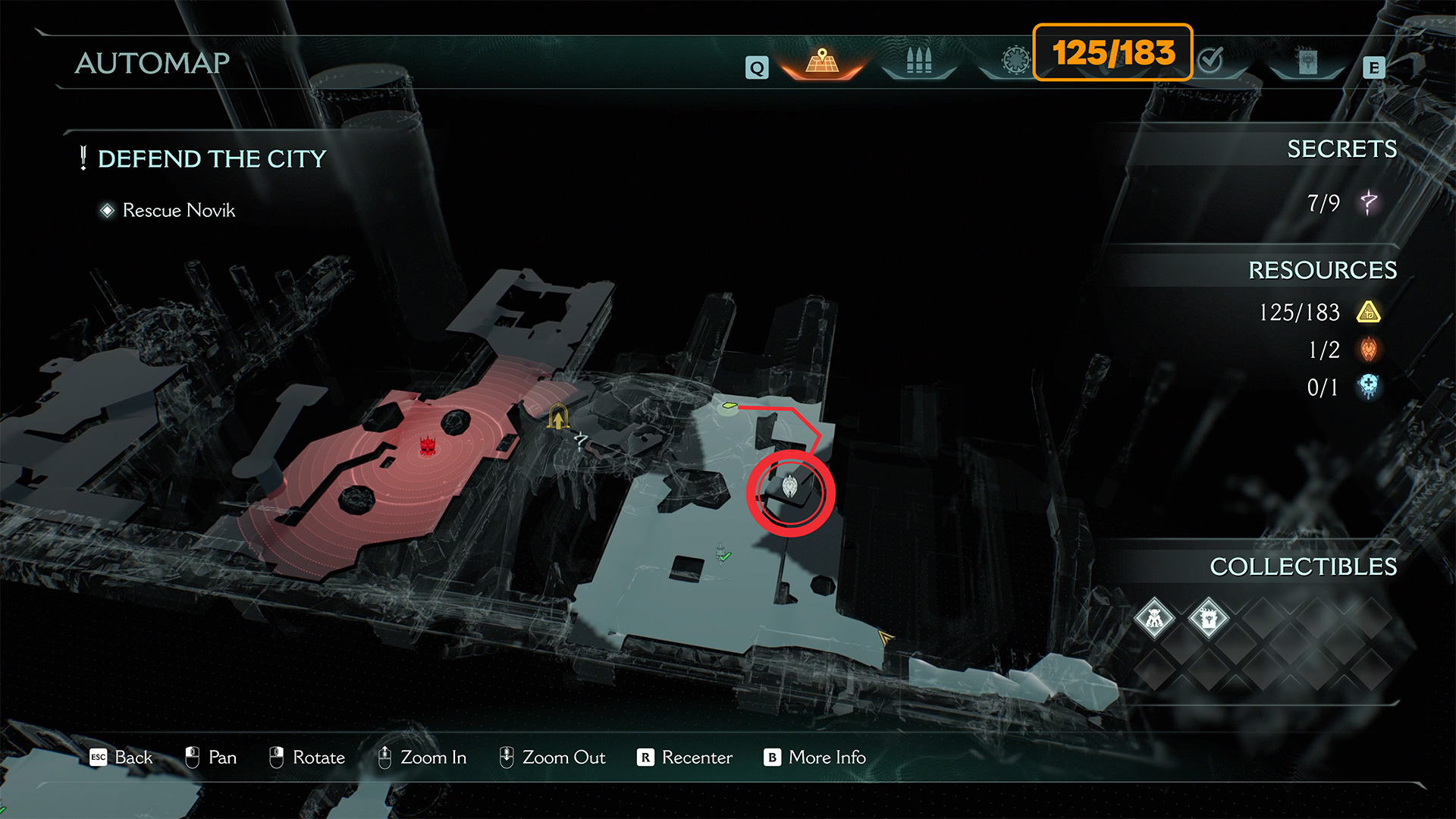Select the blue wraithstone resource icon
This screenshot has height=819, width=1456.
pyautogui.click(x=1369, y=387)
